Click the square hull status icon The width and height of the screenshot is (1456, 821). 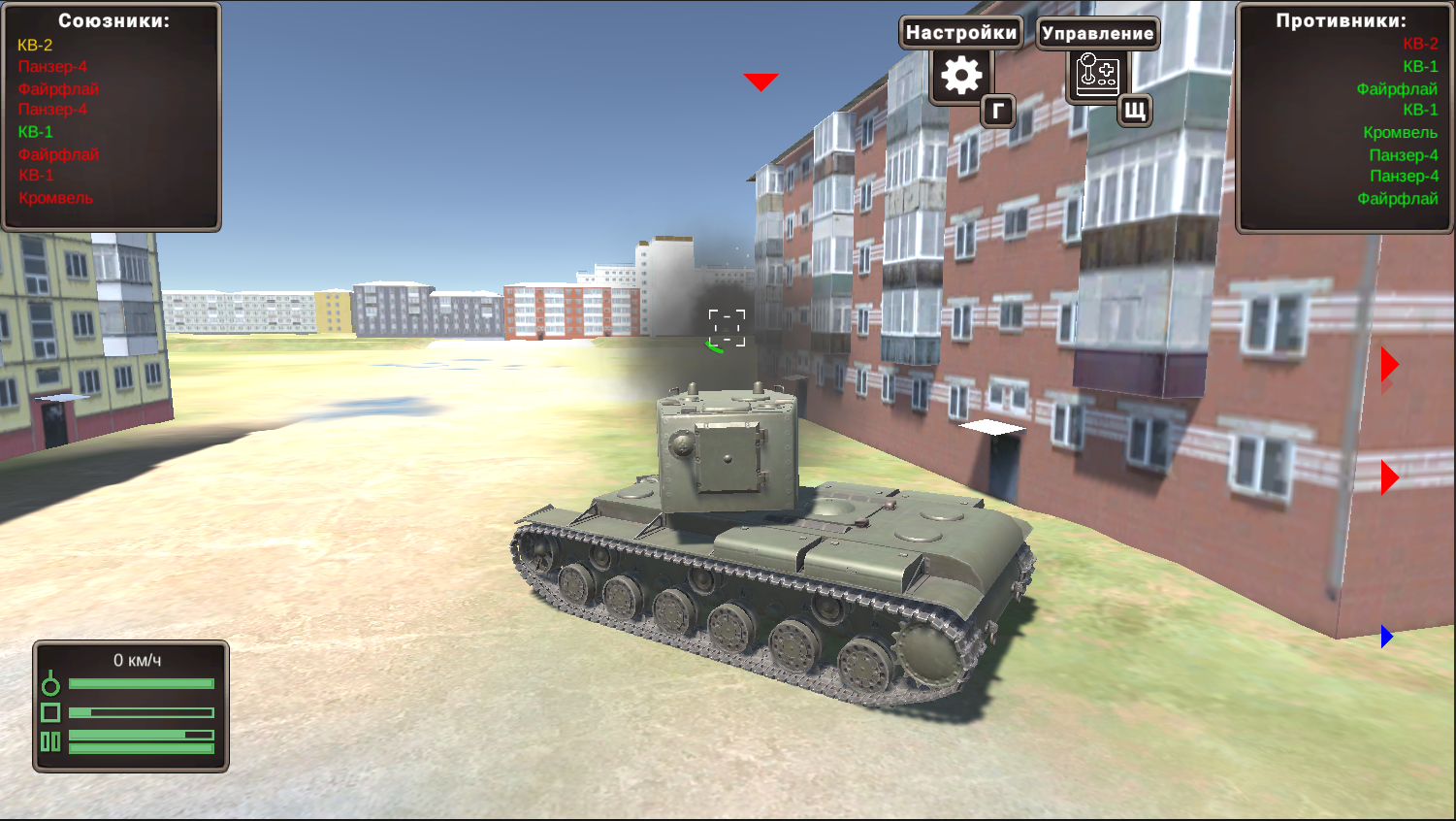point(49,711)
